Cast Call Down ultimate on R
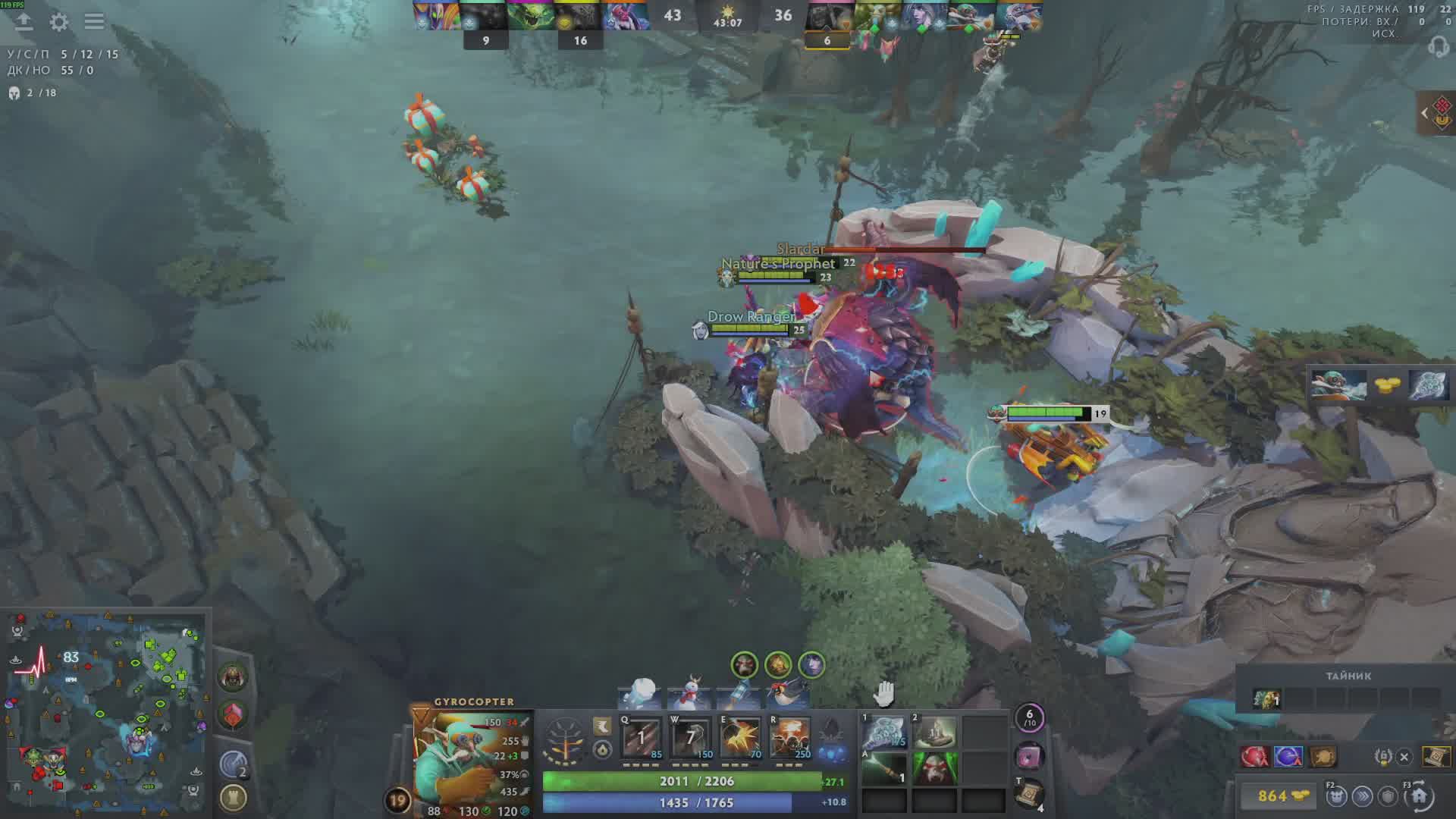The image size is (1456, 819). point(789,737)
